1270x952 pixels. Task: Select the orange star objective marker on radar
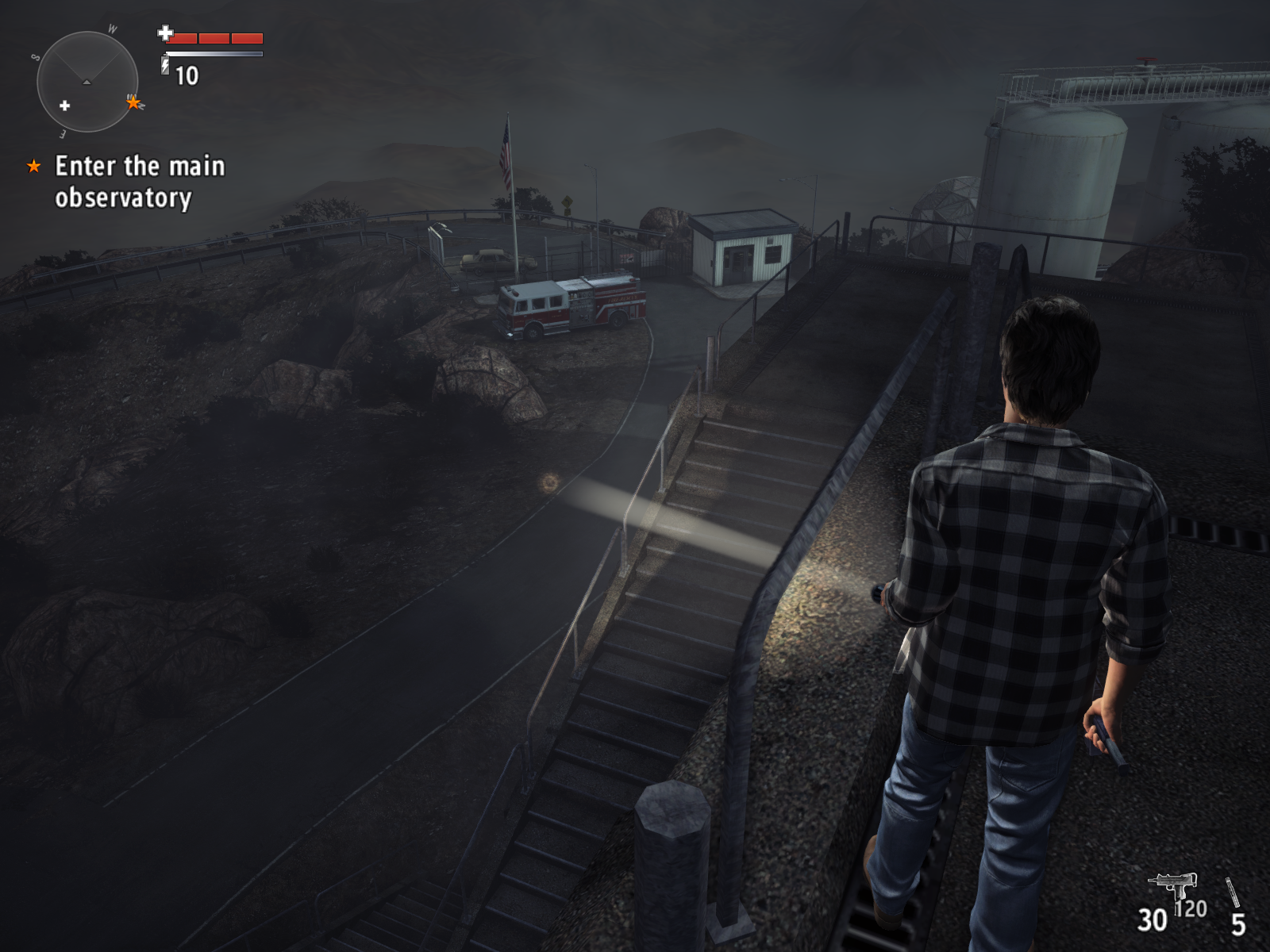coord(133,102)
